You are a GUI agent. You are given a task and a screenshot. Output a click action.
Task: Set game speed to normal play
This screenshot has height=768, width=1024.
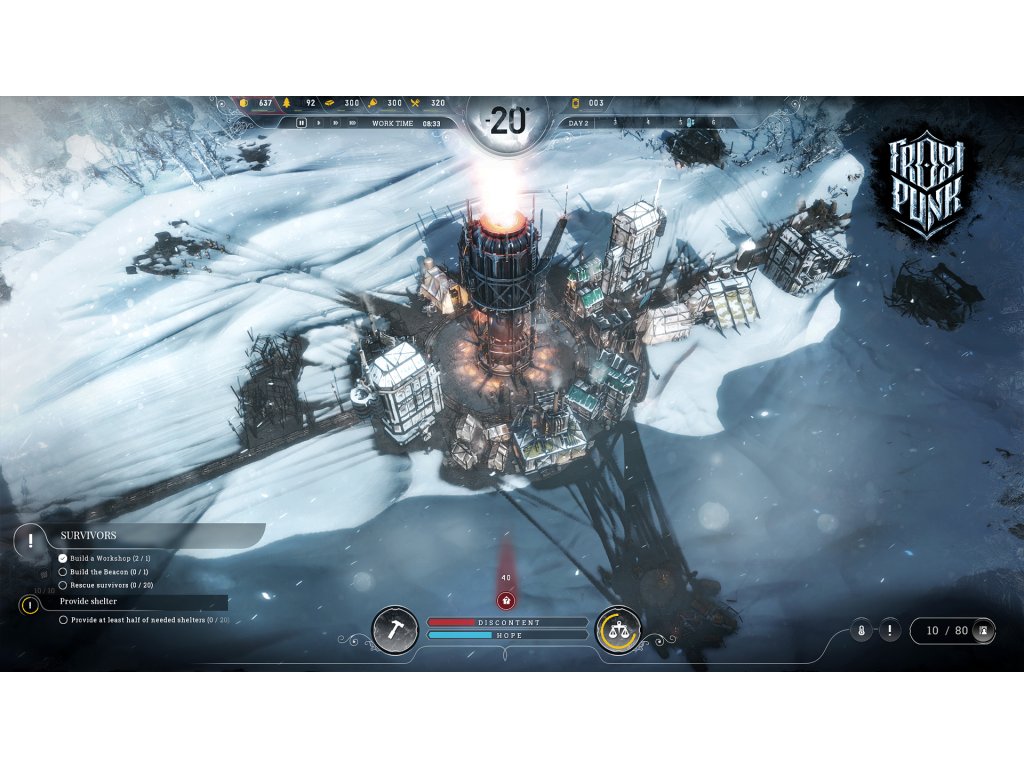click(x=319, y=123)
